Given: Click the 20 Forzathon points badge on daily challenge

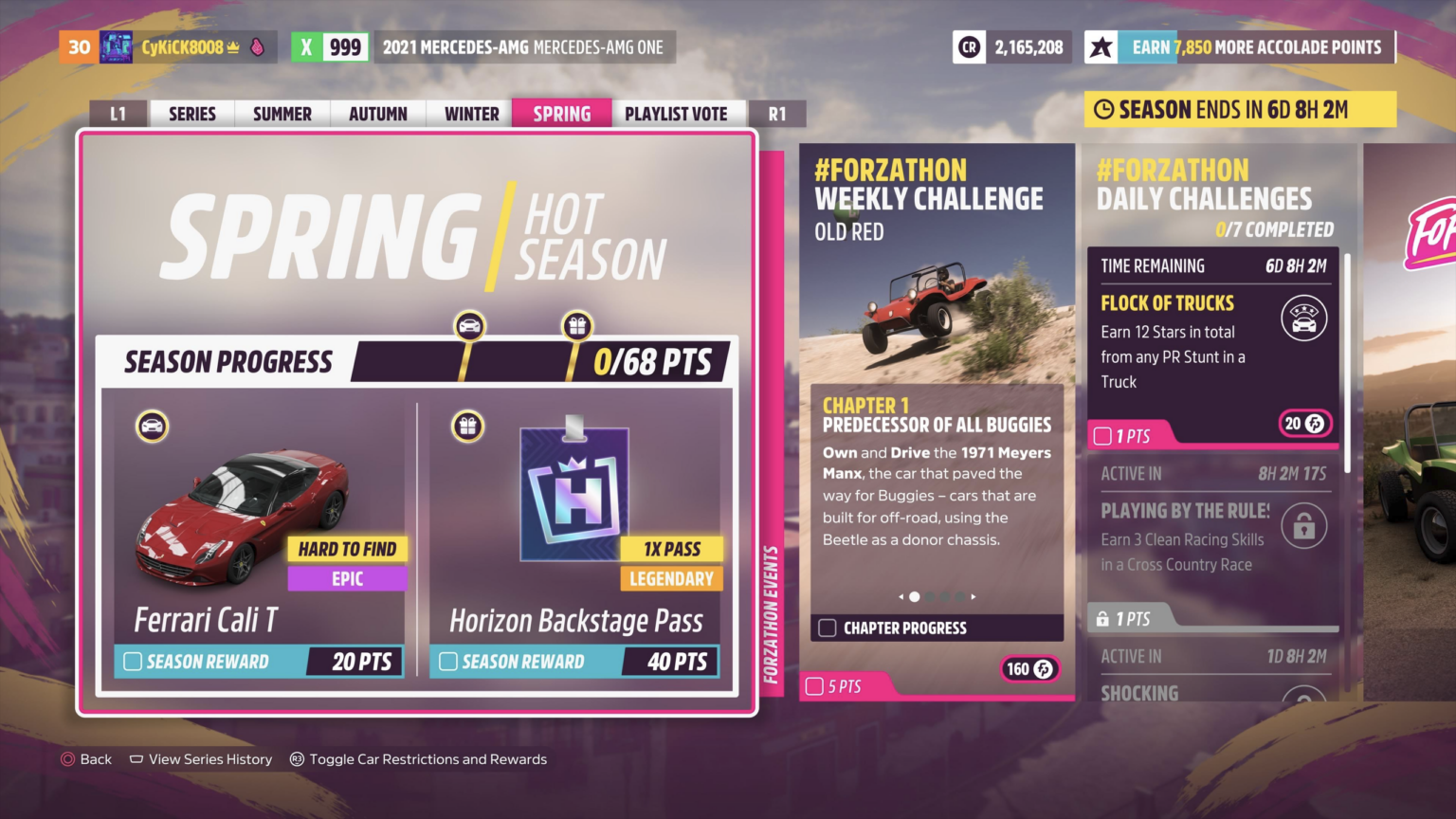Looking at the screenshot, I should pyautogui.click(x=1305, y=424).
